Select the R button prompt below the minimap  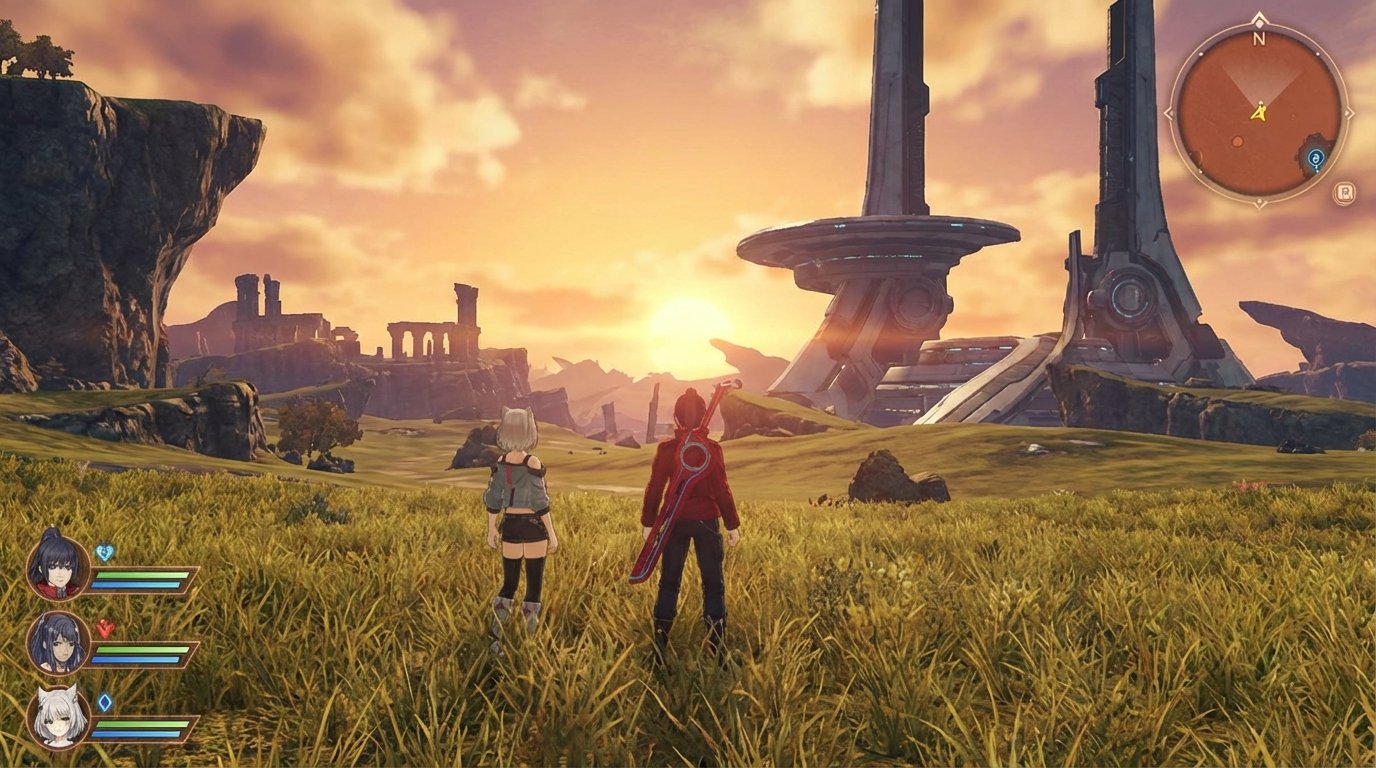click(1343, 193)
